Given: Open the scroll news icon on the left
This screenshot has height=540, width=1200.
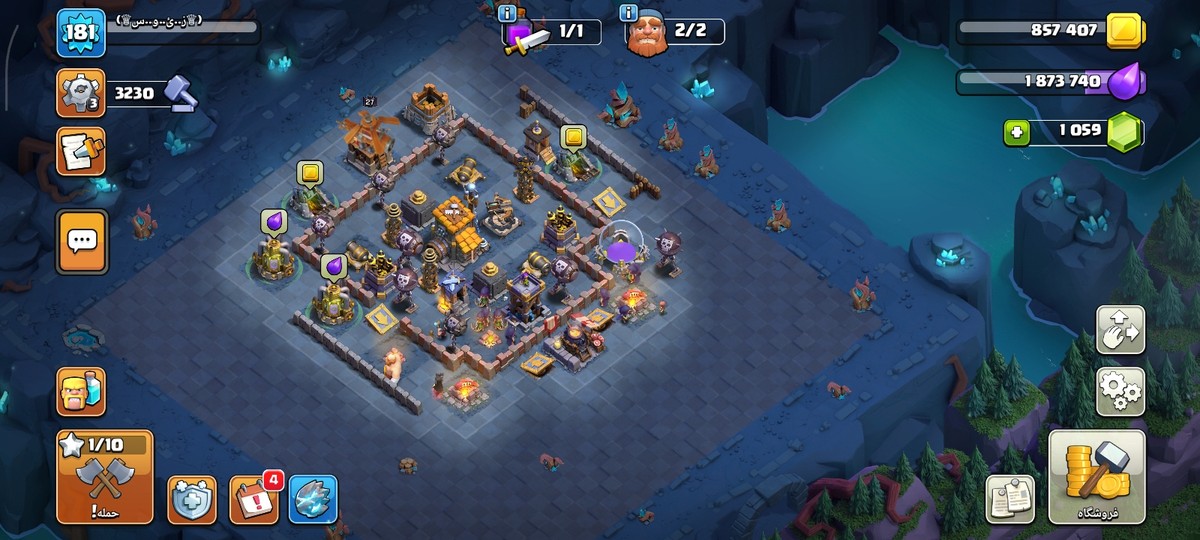Looking at the screenshot, I should click(x=81, y=151).
